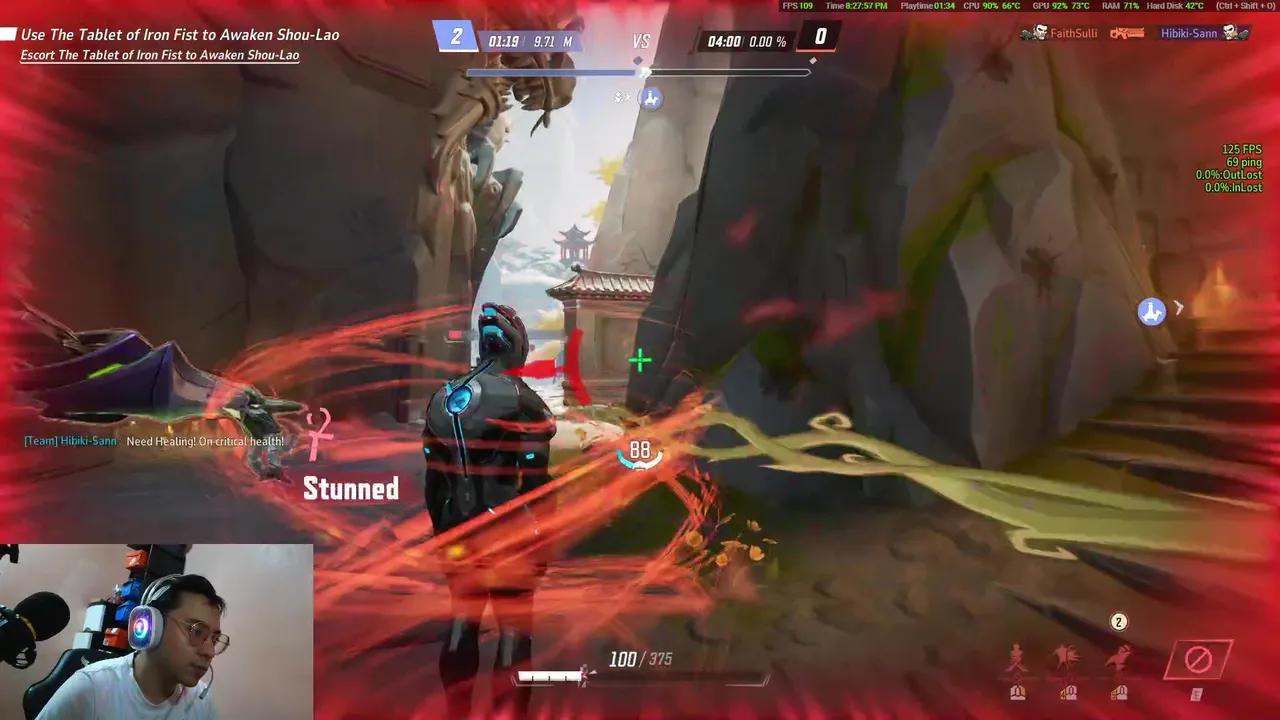Toggle the charge counter showing 2

click(1117, 621)
